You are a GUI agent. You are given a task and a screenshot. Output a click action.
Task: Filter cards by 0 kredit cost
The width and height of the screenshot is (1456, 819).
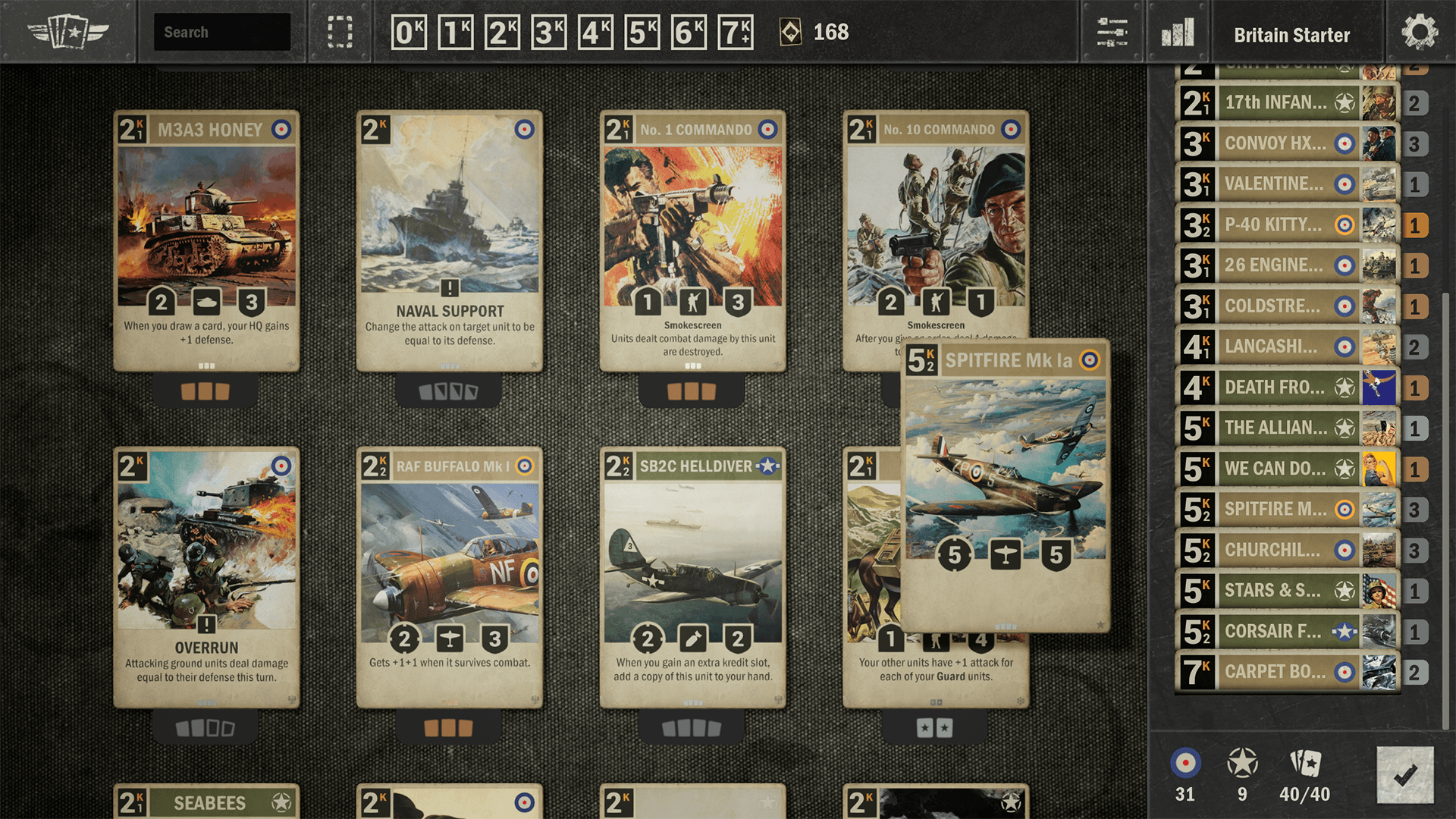[x=409, y=33]
